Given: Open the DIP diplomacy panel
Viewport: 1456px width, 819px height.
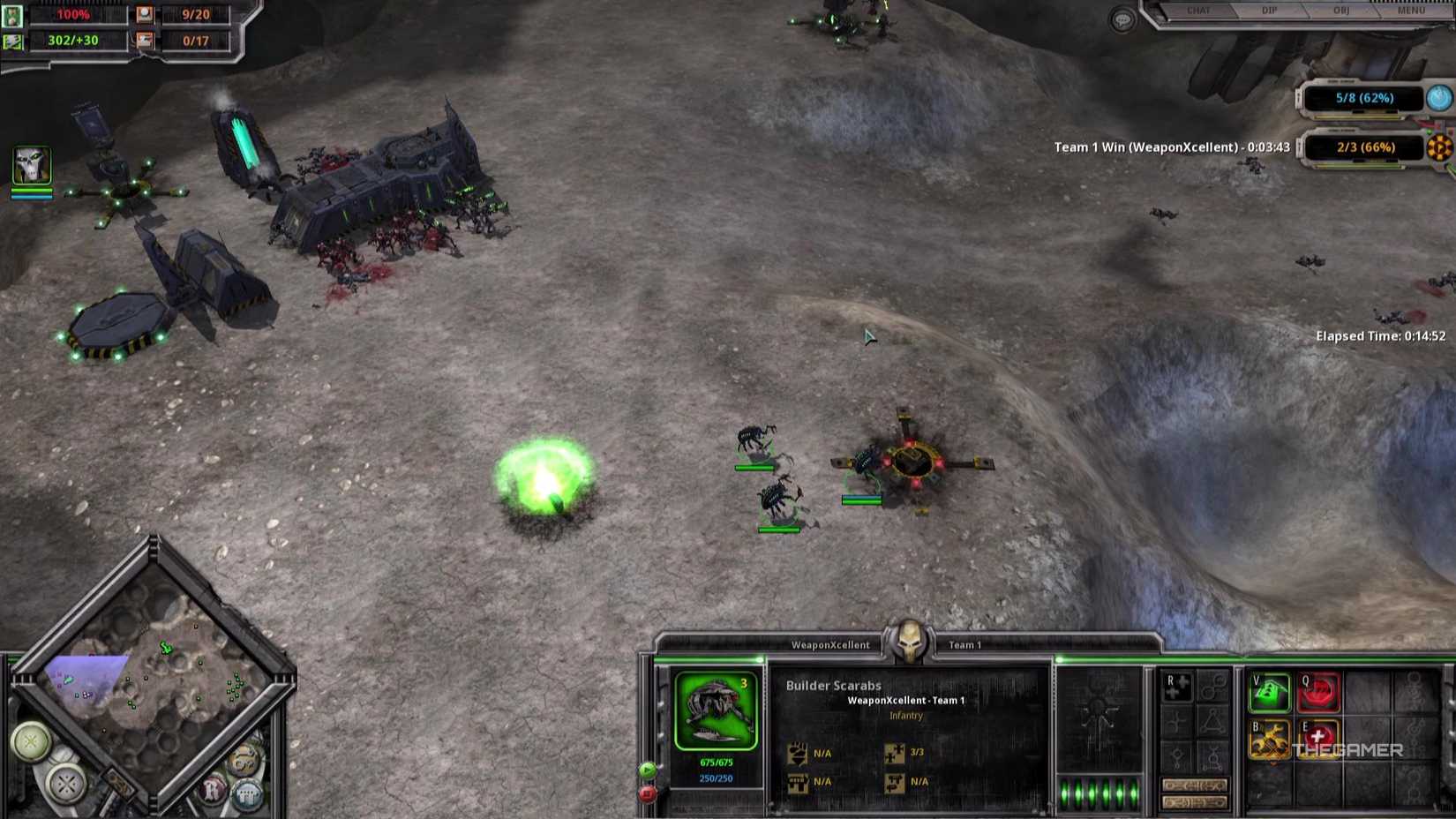Looking at the screenshot, I should pyautogui.click(x=1268, y=11).
